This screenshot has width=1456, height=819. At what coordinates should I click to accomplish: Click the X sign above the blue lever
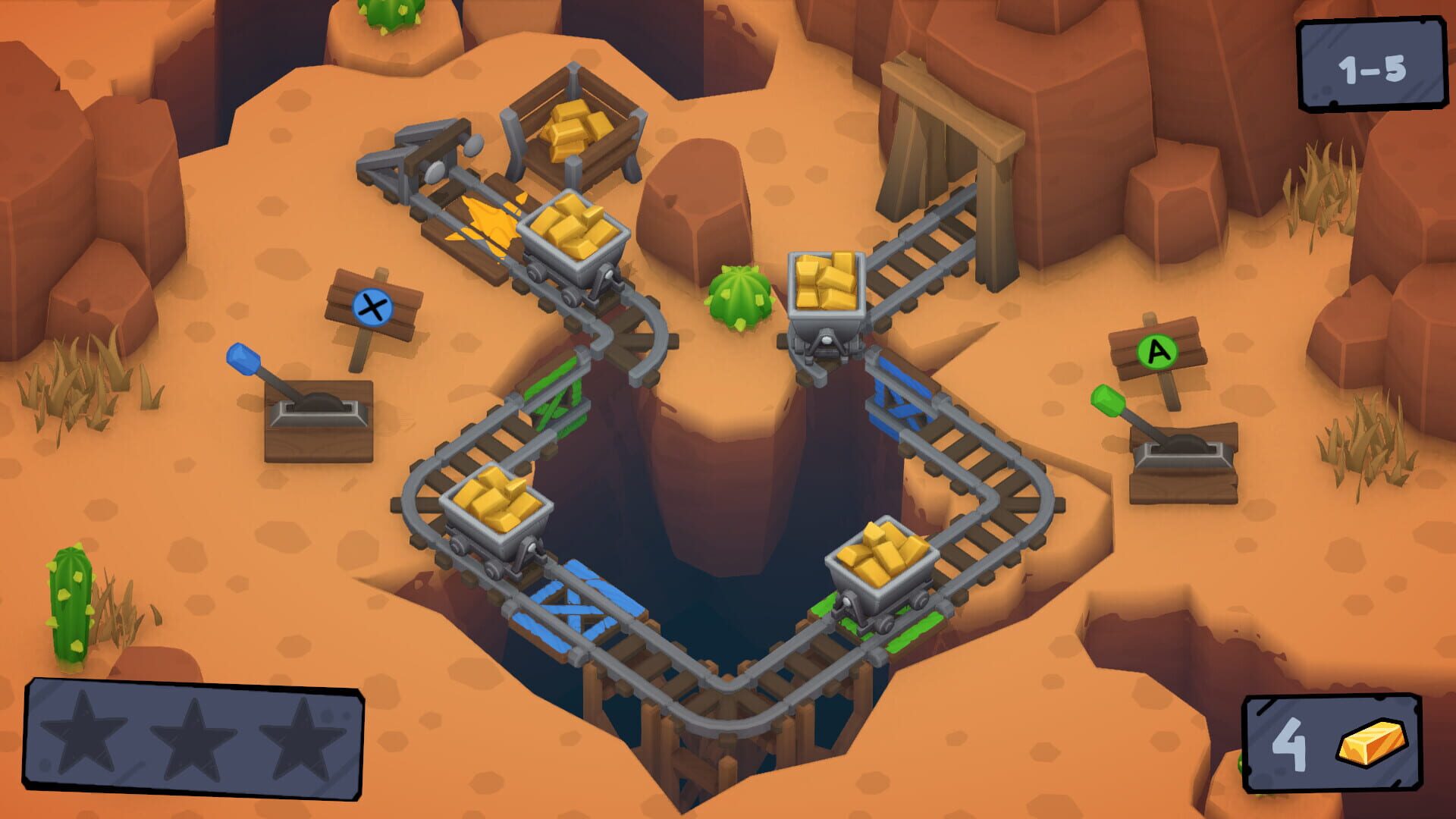(372, 307)
